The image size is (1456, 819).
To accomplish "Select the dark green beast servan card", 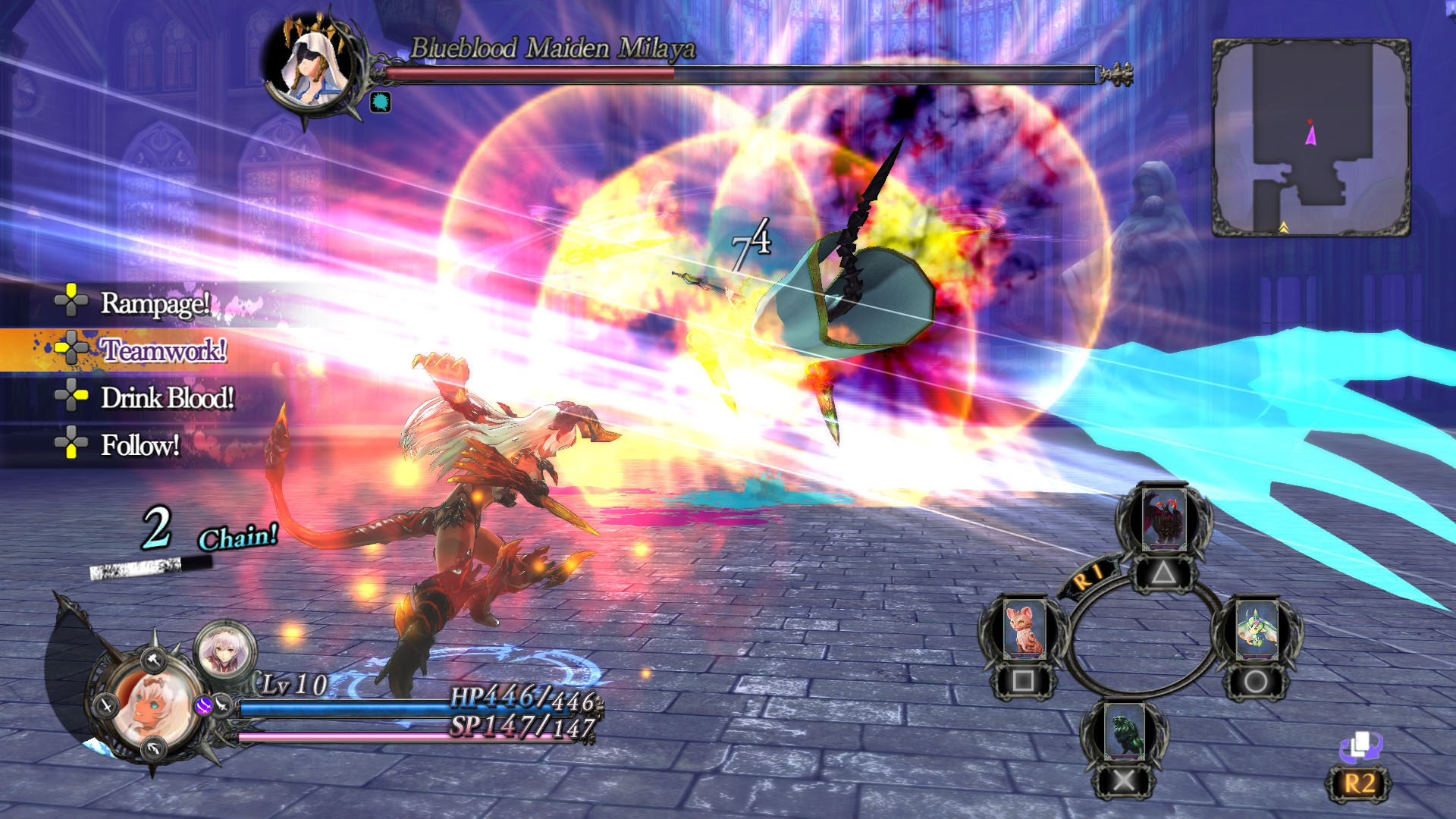I will coord(1123,732).
